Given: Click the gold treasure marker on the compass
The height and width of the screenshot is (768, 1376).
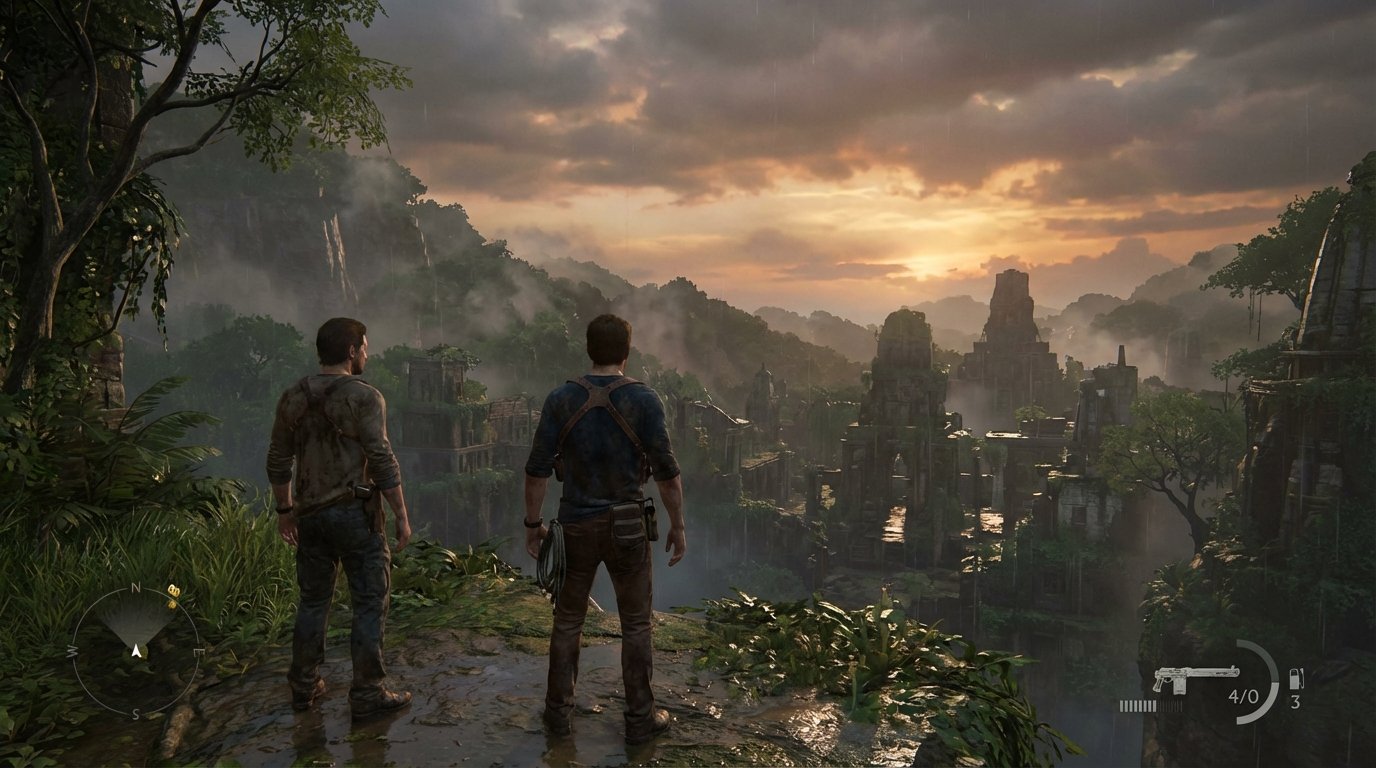Looking at the screenshot, I should pos(174,590).
